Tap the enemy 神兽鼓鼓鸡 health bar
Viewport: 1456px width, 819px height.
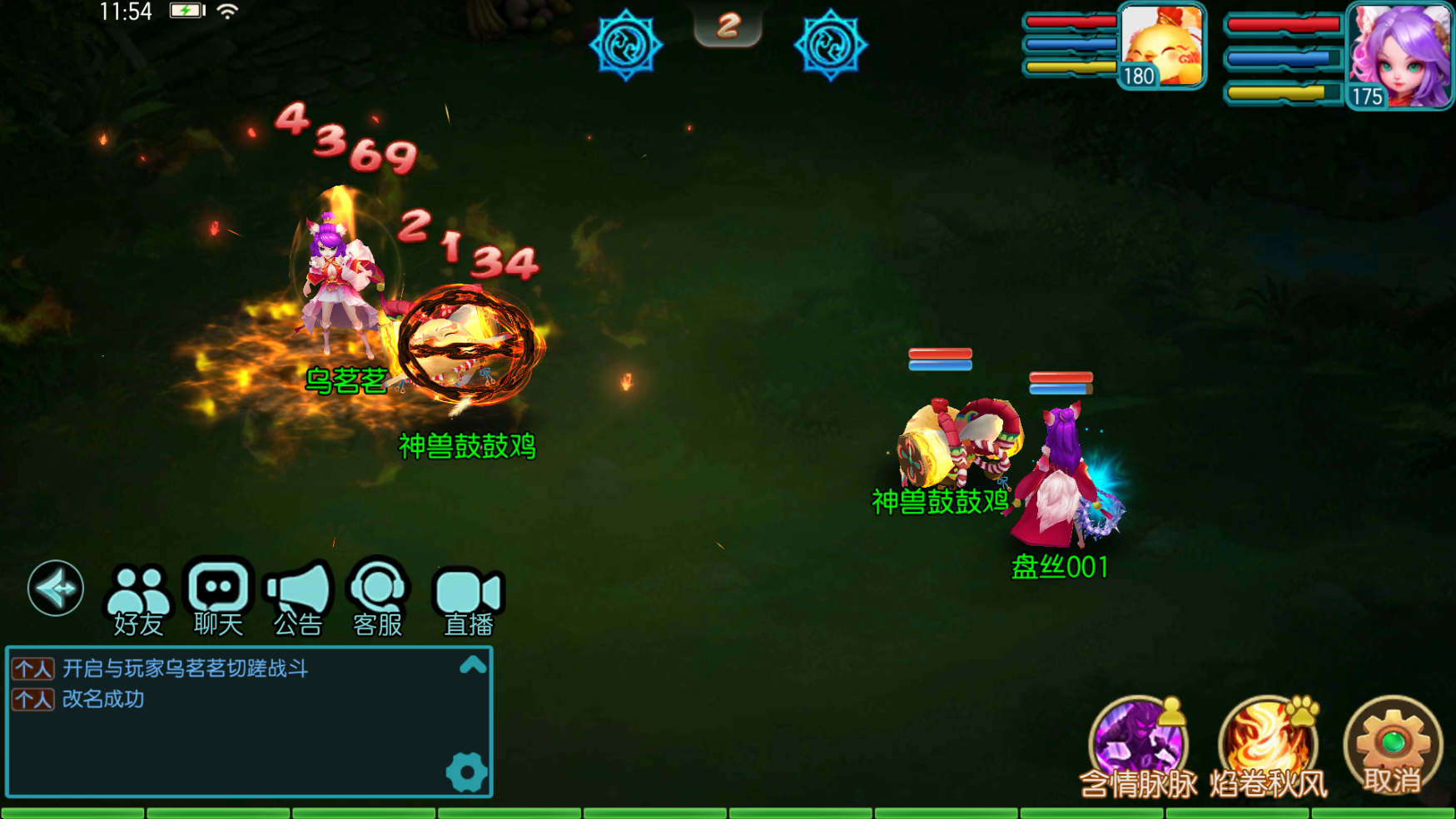[942, 358]
